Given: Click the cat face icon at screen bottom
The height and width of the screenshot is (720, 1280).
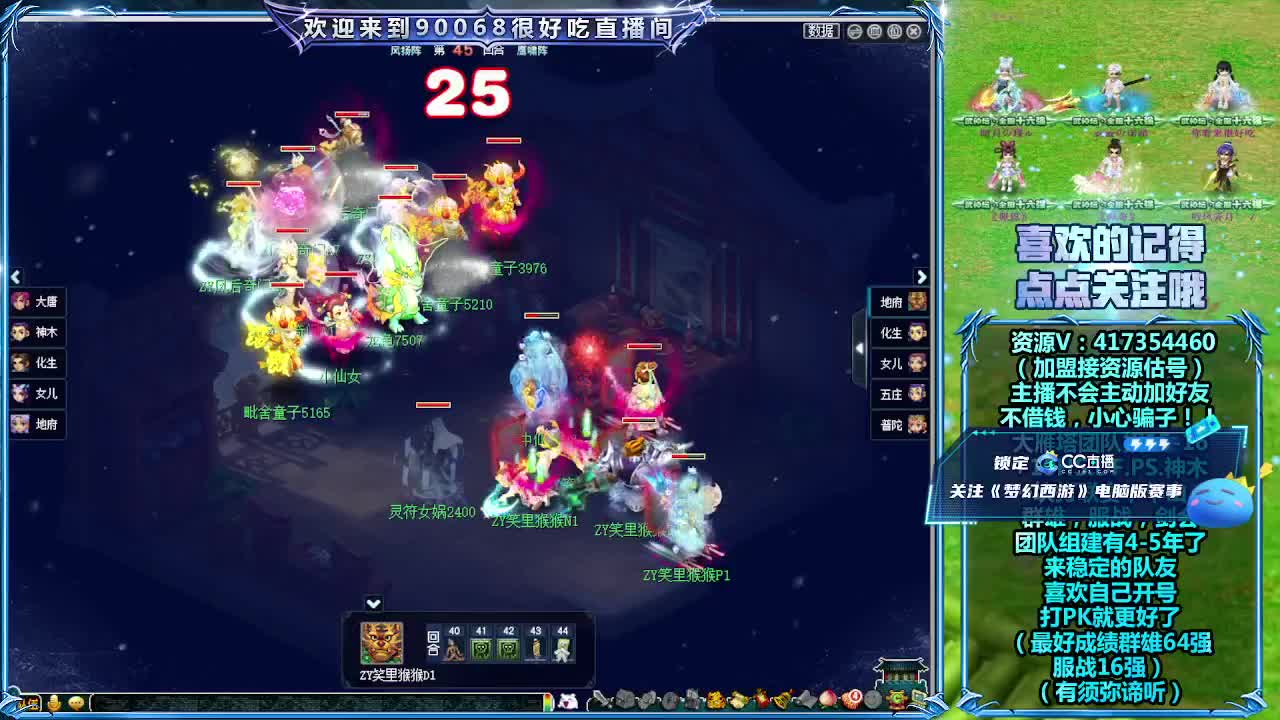Looking at the screenshot, I should pos(568,703).
